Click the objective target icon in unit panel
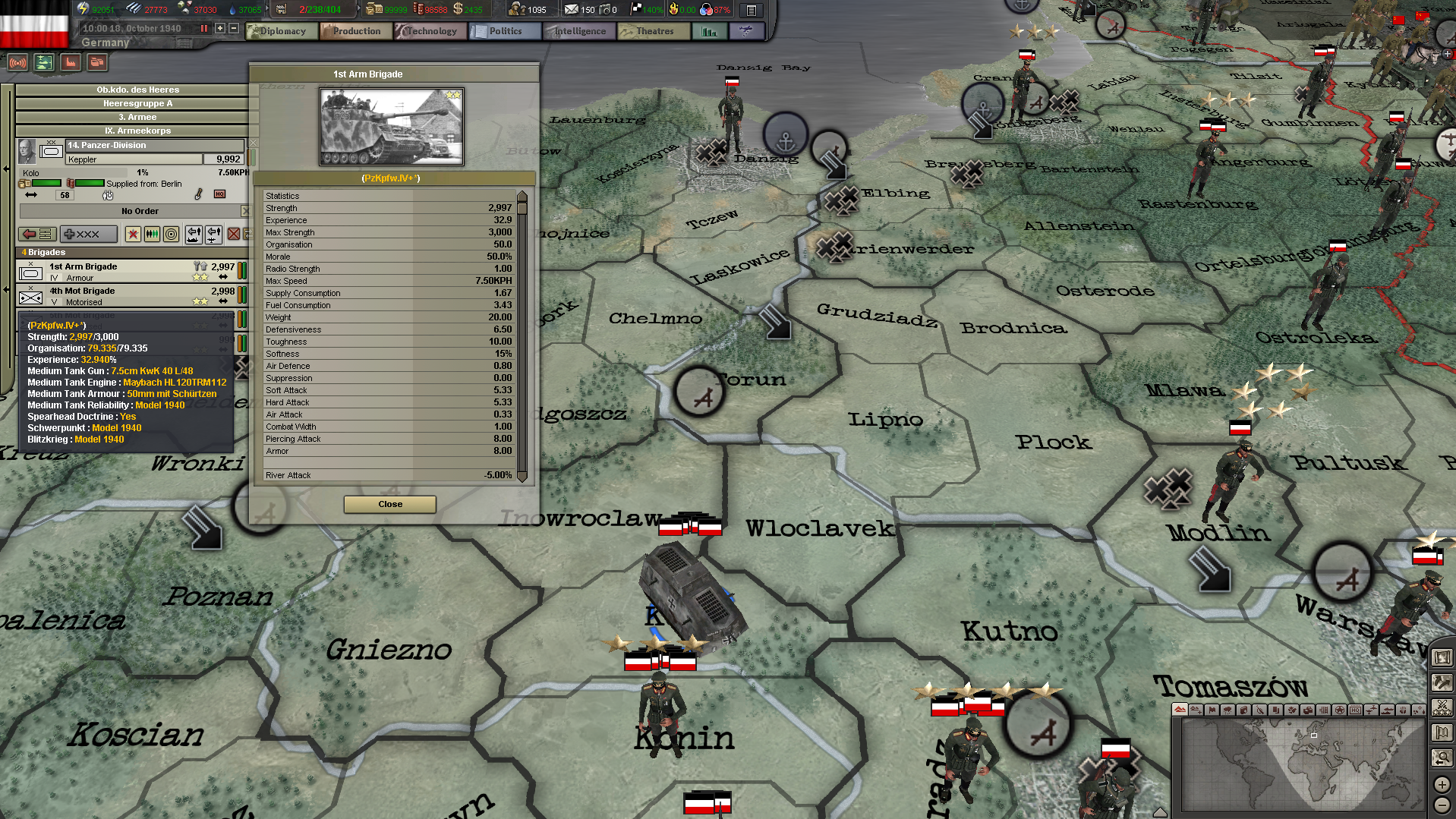1456x819 pixels. click(171, 235)
